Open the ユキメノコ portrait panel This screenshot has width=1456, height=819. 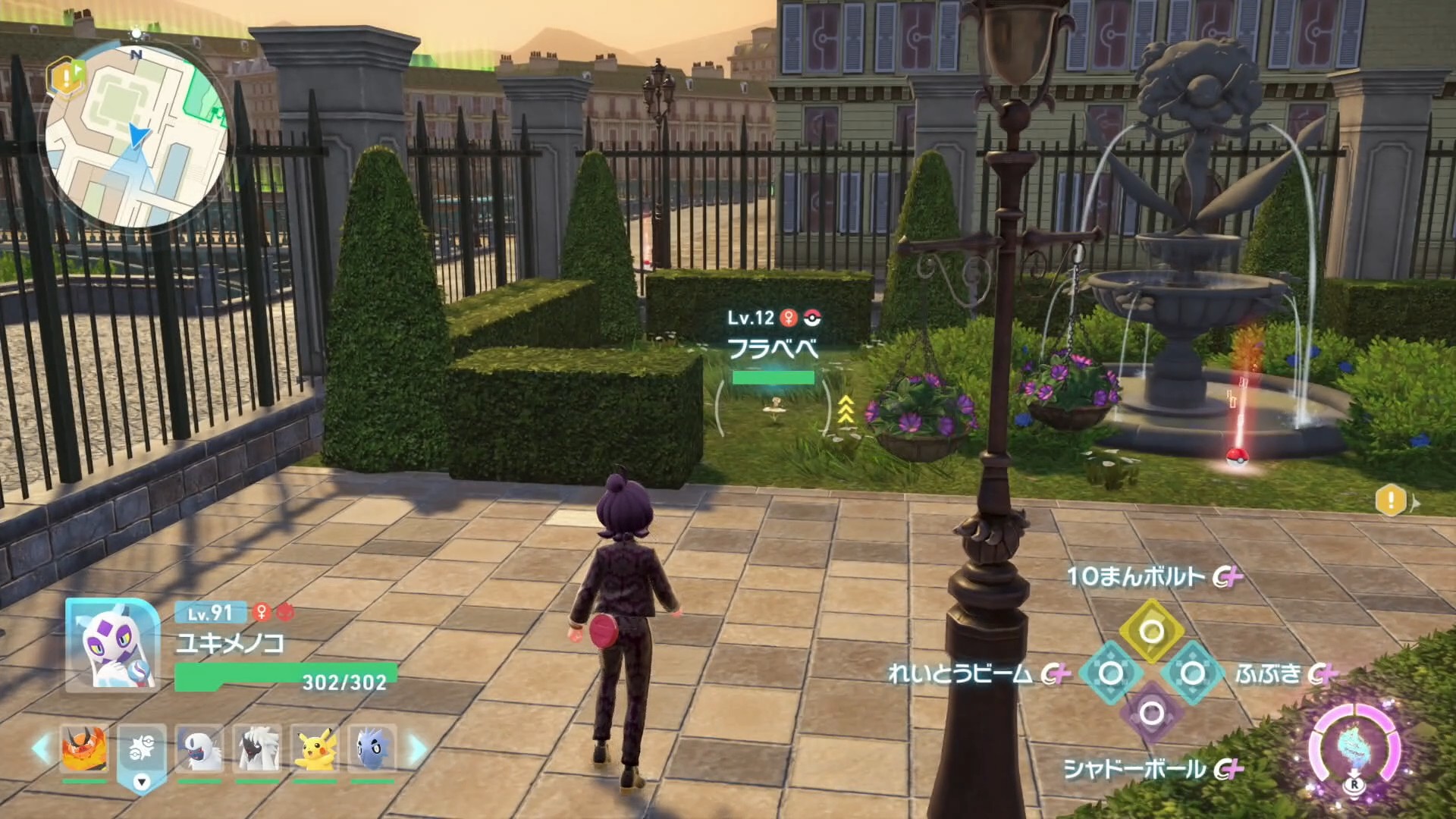click(x=112, y=645)
